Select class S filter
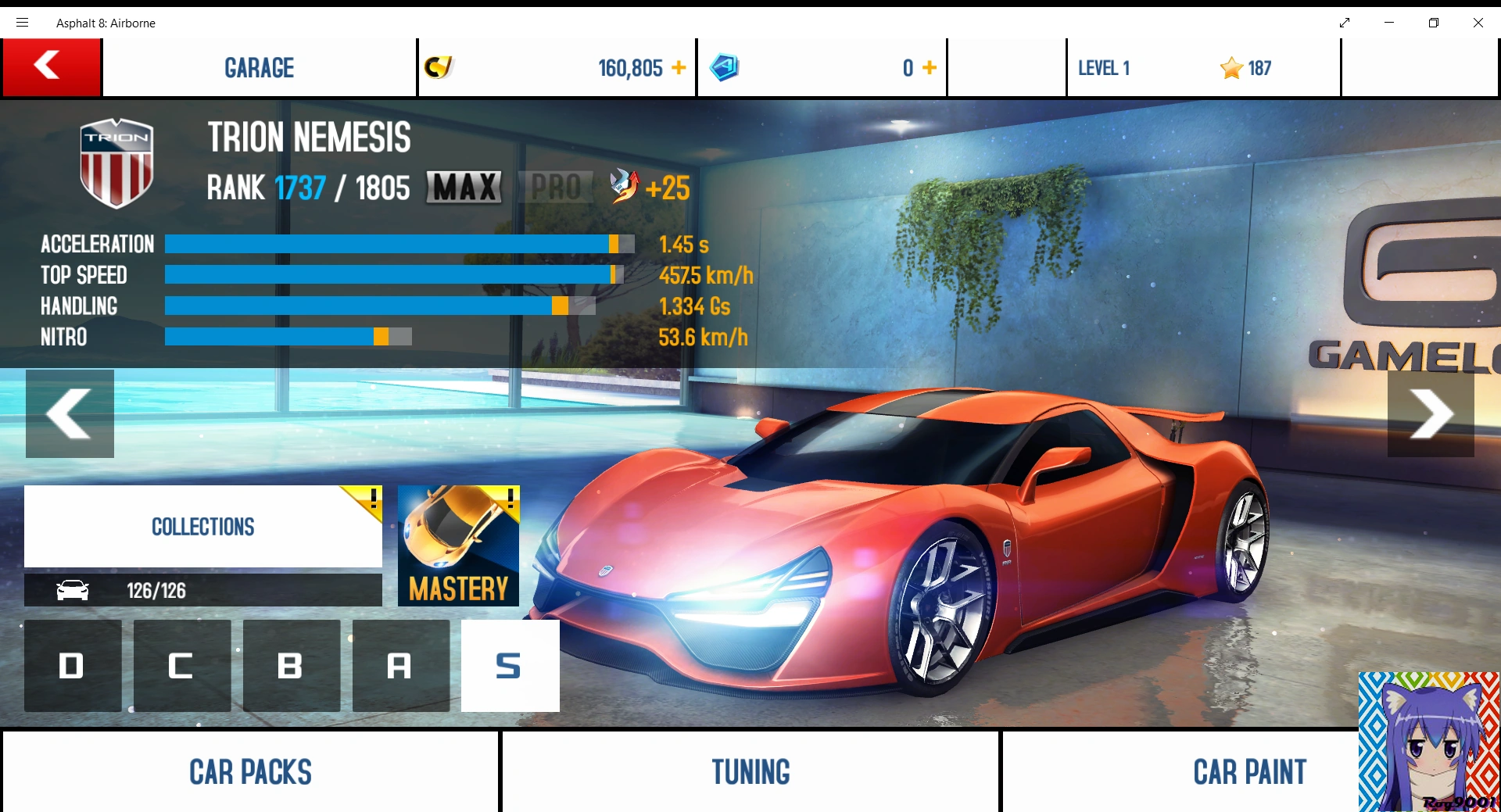This screenshot has height=812, width=1501. coord(510,666)
